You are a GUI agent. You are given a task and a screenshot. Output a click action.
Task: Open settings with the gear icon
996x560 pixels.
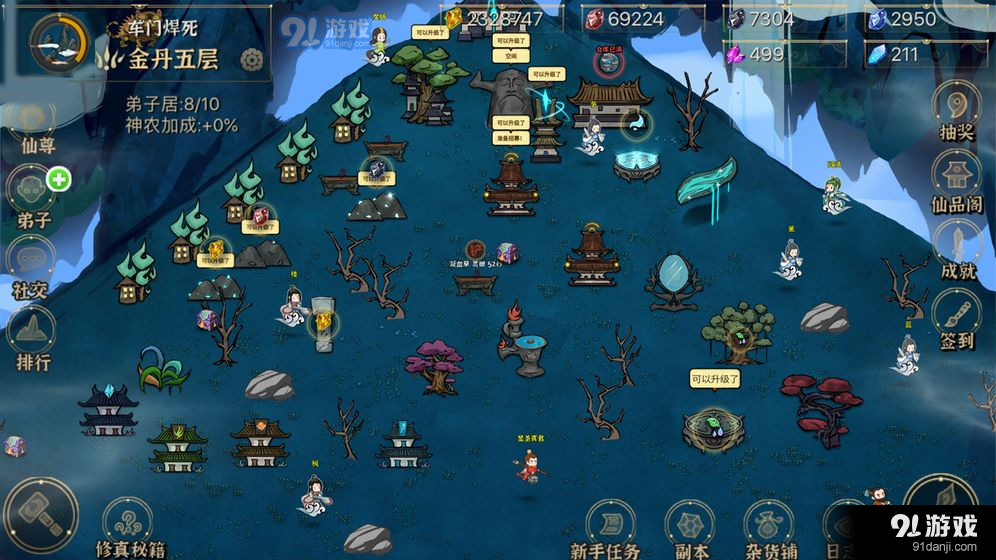[252, 59]
